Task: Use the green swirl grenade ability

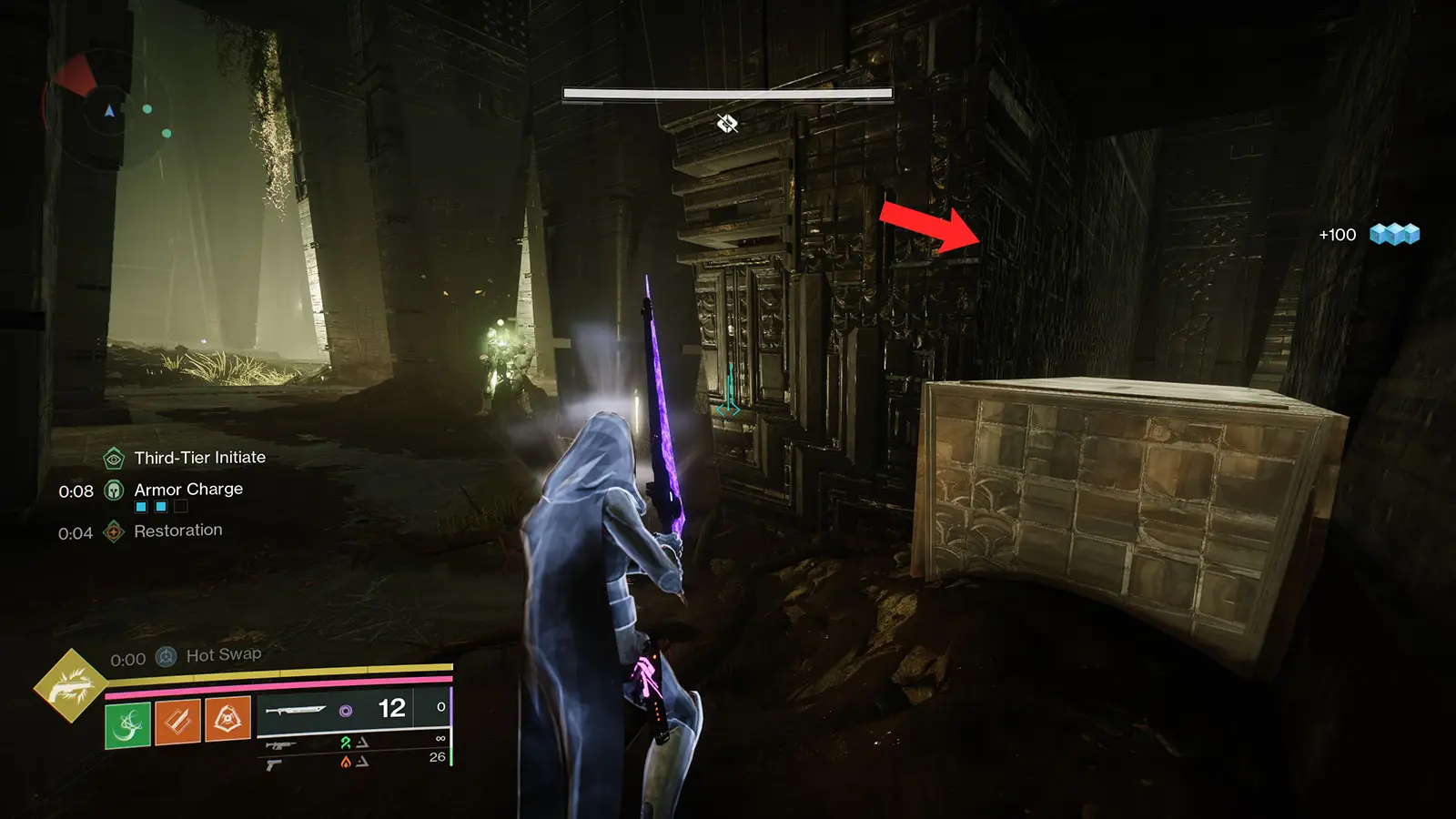Action: (x=128, y=724)
